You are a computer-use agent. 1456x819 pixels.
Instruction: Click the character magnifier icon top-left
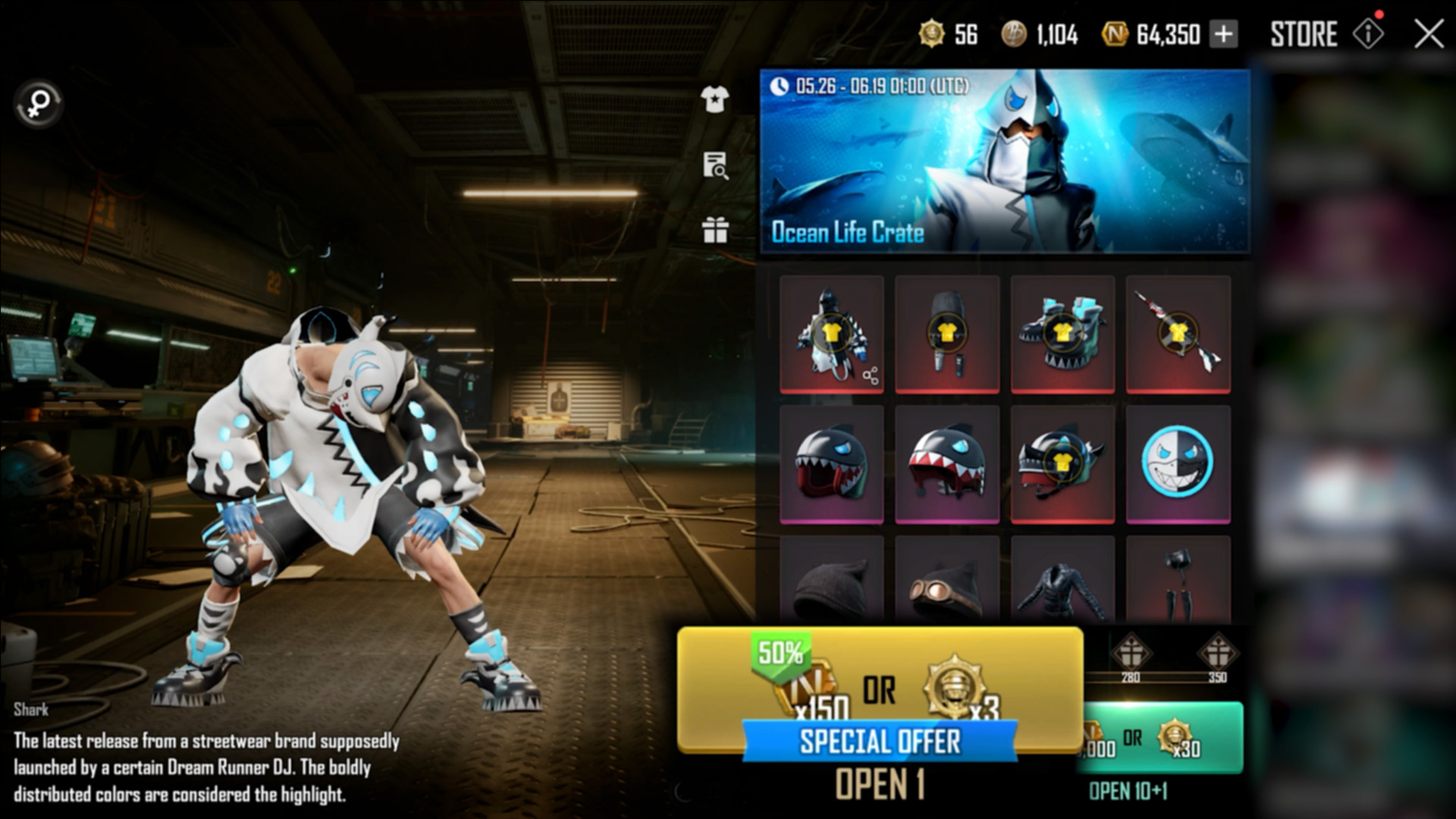[x=37, y=104]
